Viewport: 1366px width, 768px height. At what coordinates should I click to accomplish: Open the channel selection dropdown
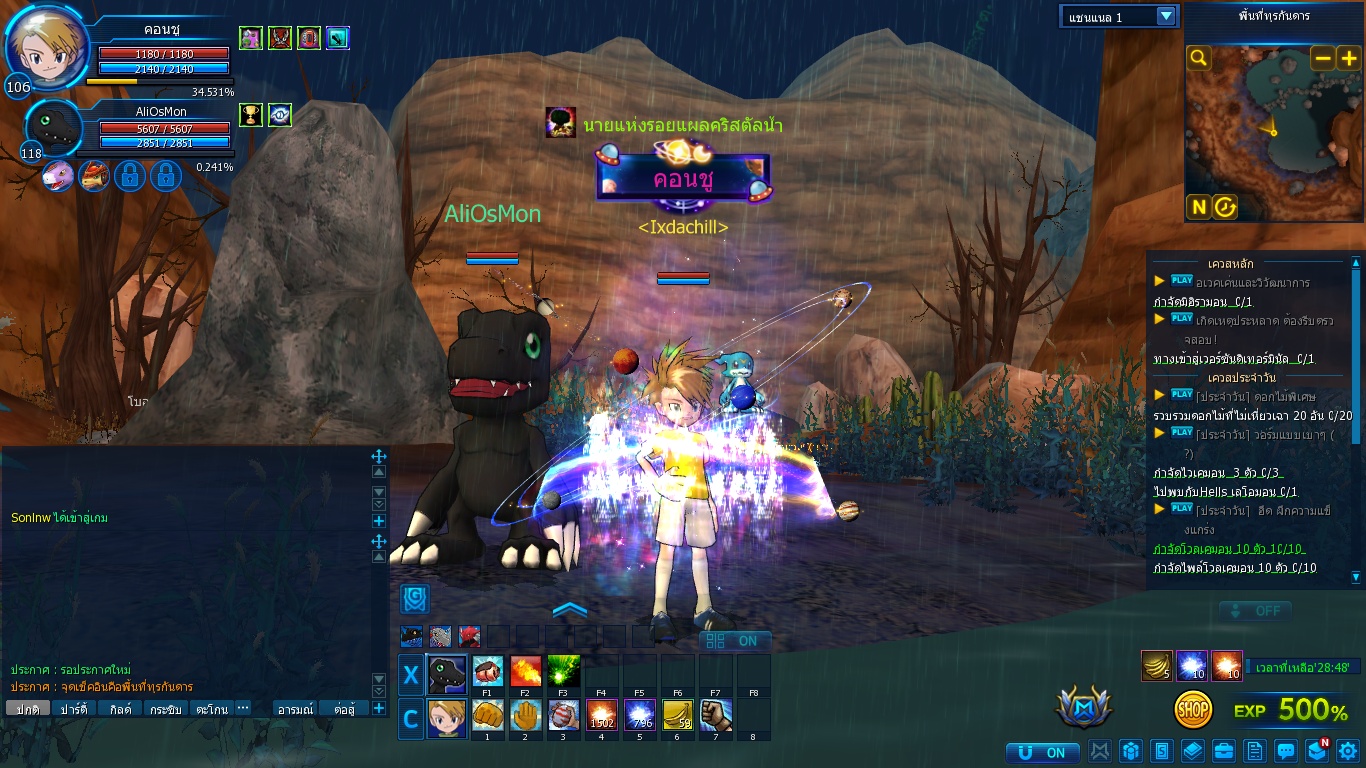click(x=1165, y=16)
